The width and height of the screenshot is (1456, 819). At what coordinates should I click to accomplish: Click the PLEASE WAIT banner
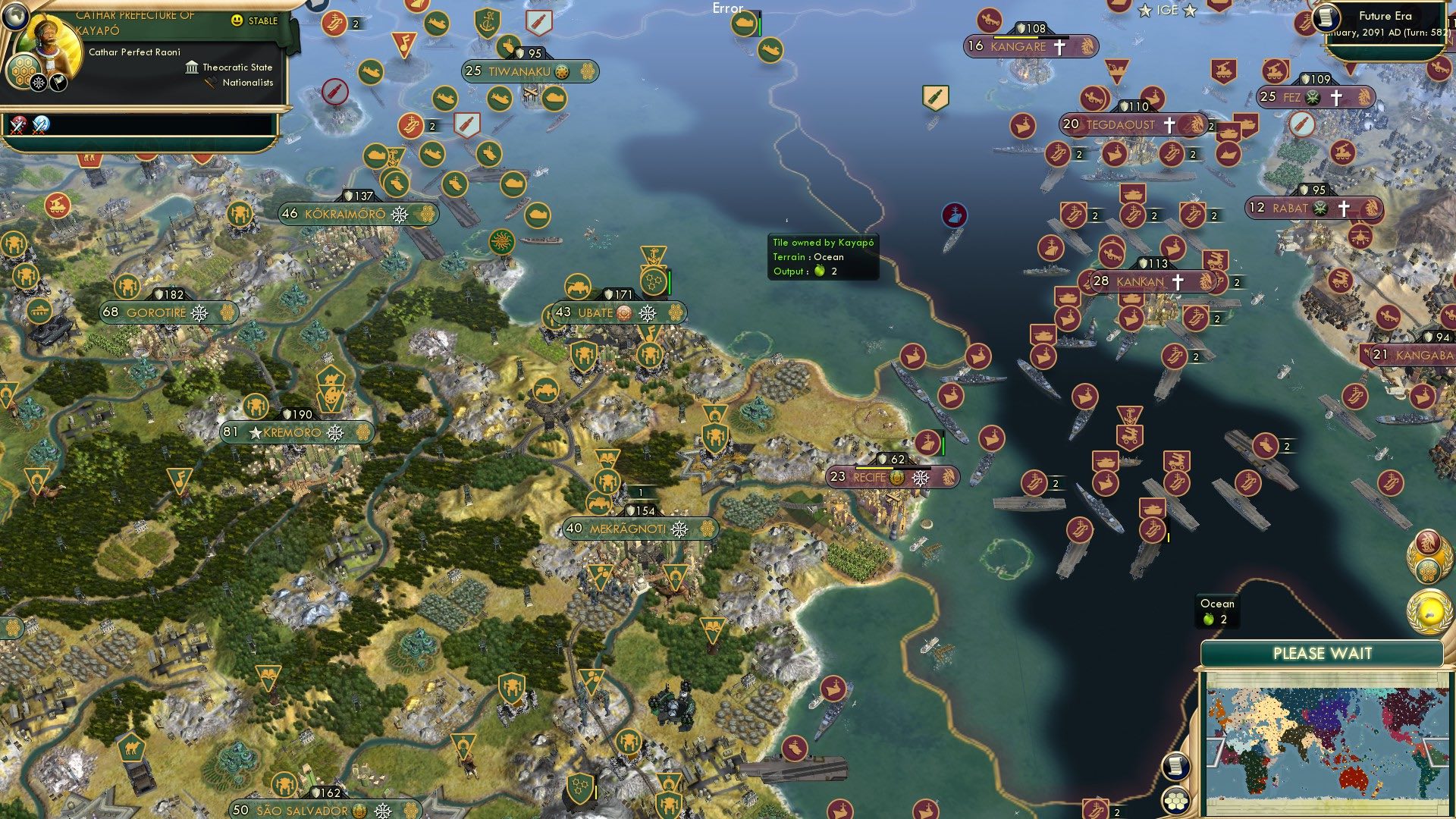[1322, 651]
